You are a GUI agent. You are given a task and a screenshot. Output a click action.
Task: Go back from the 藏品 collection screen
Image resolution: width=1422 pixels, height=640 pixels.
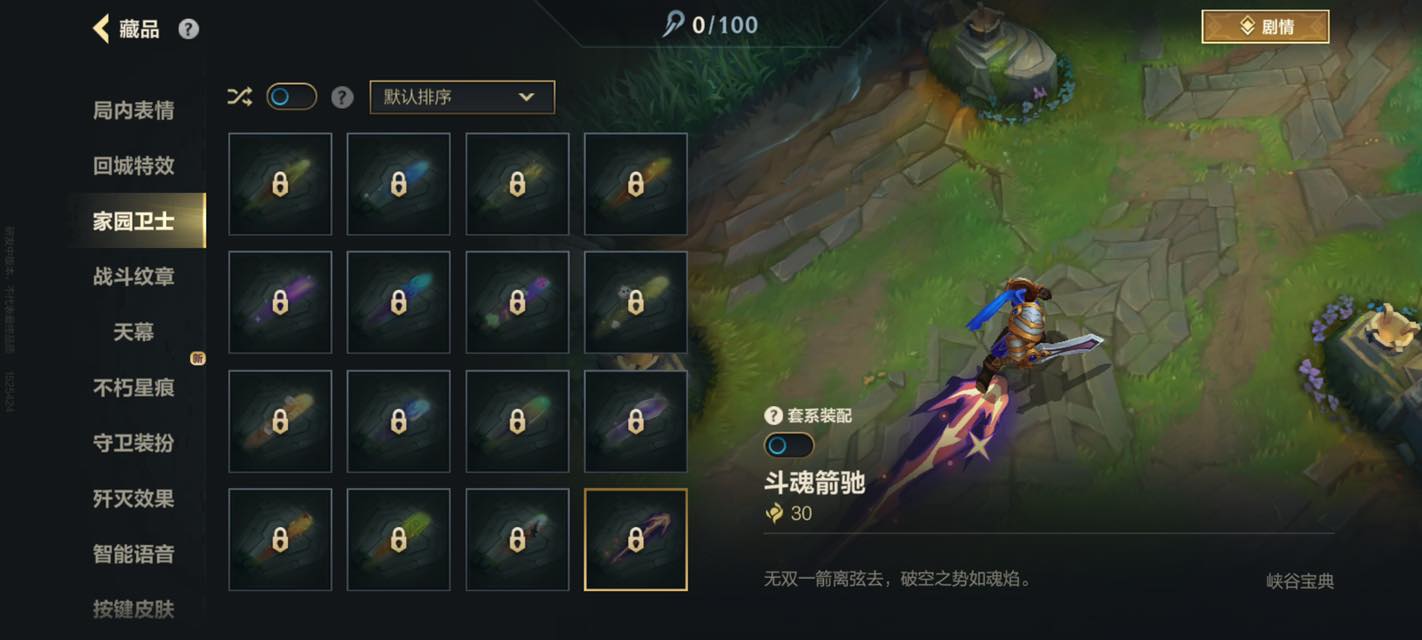(x=101, y=28)
